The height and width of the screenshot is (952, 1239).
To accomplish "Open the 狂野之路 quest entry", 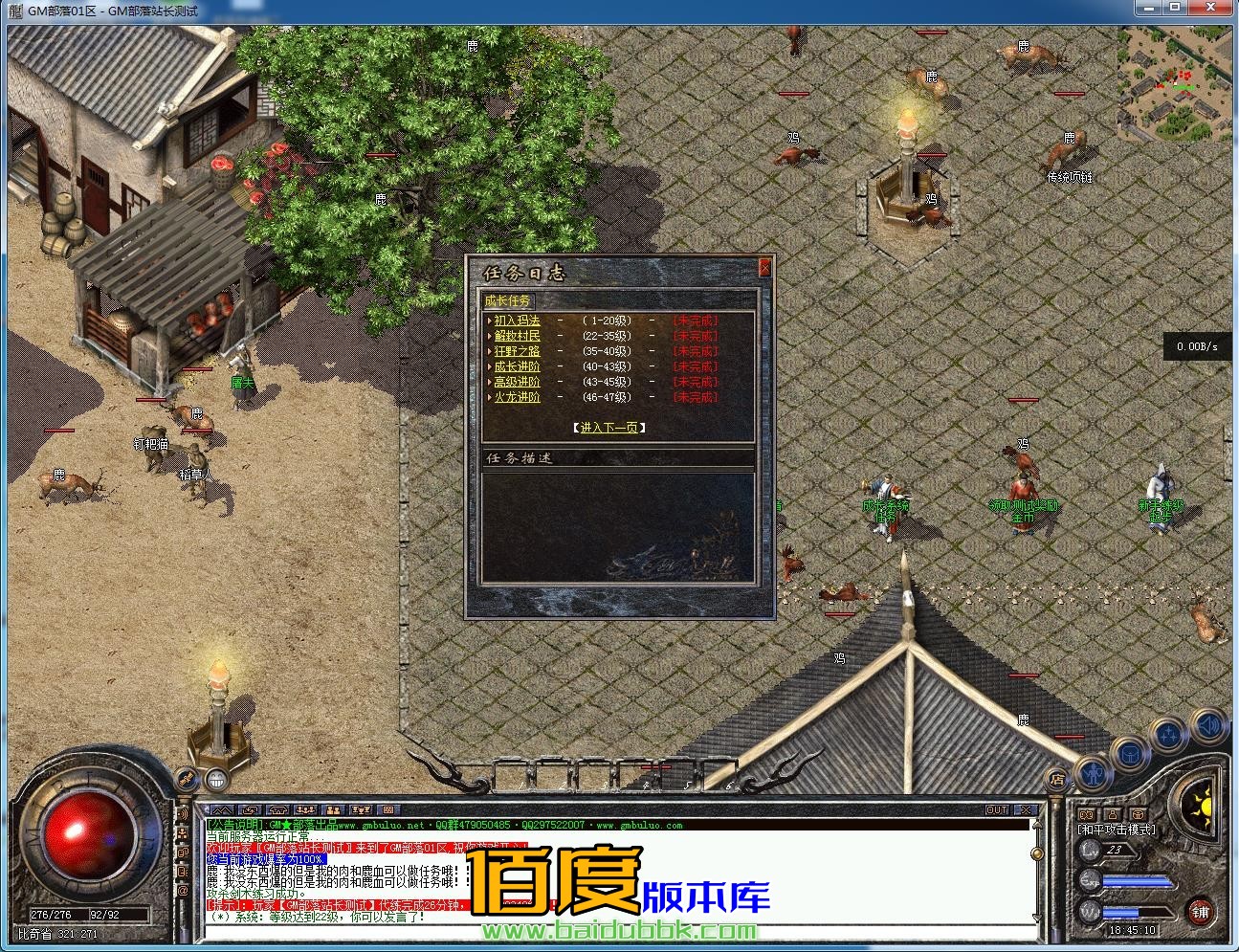I will (517, 351).
